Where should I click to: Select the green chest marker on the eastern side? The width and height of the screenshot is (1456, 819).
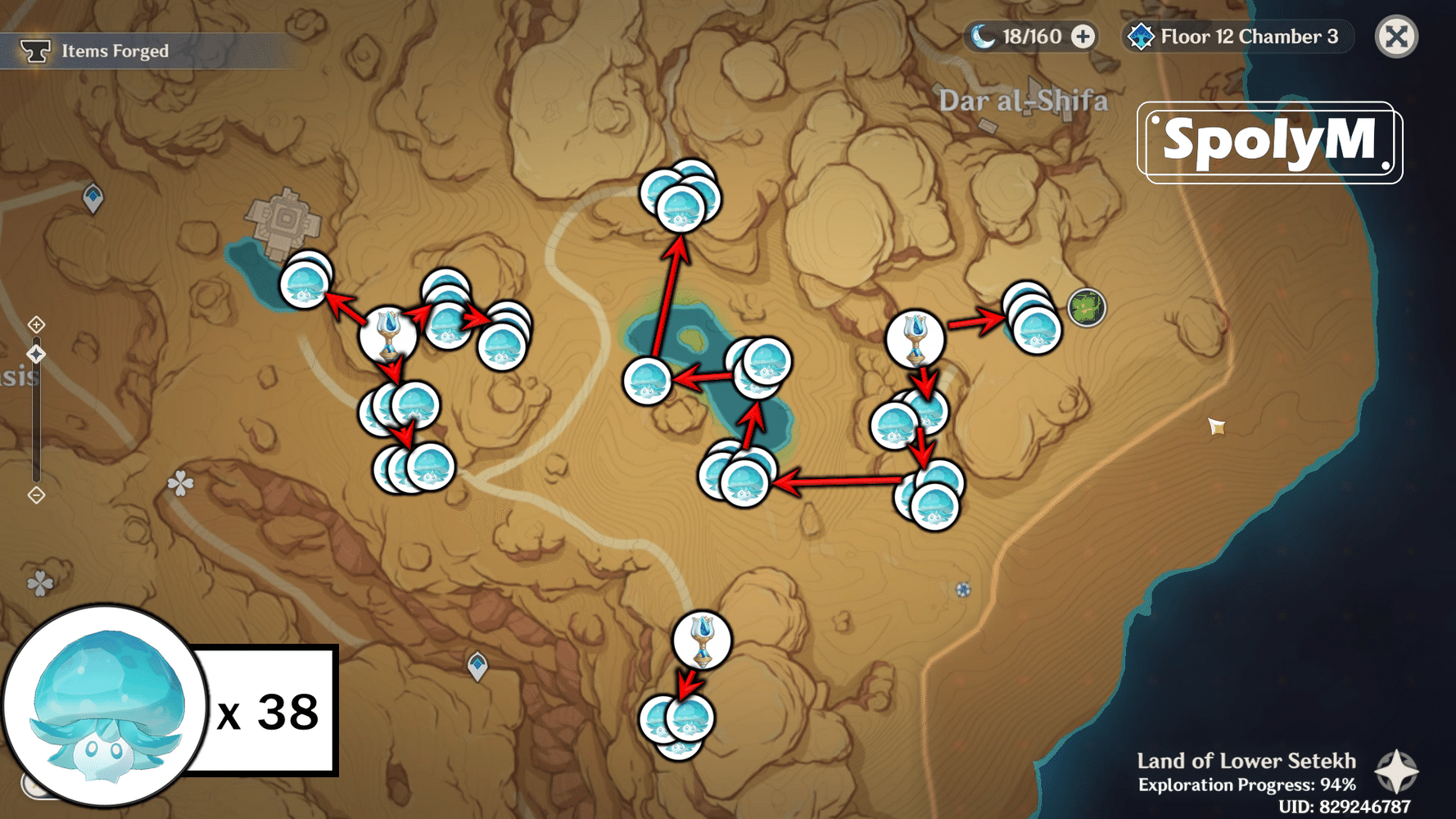pos(1087,309)
